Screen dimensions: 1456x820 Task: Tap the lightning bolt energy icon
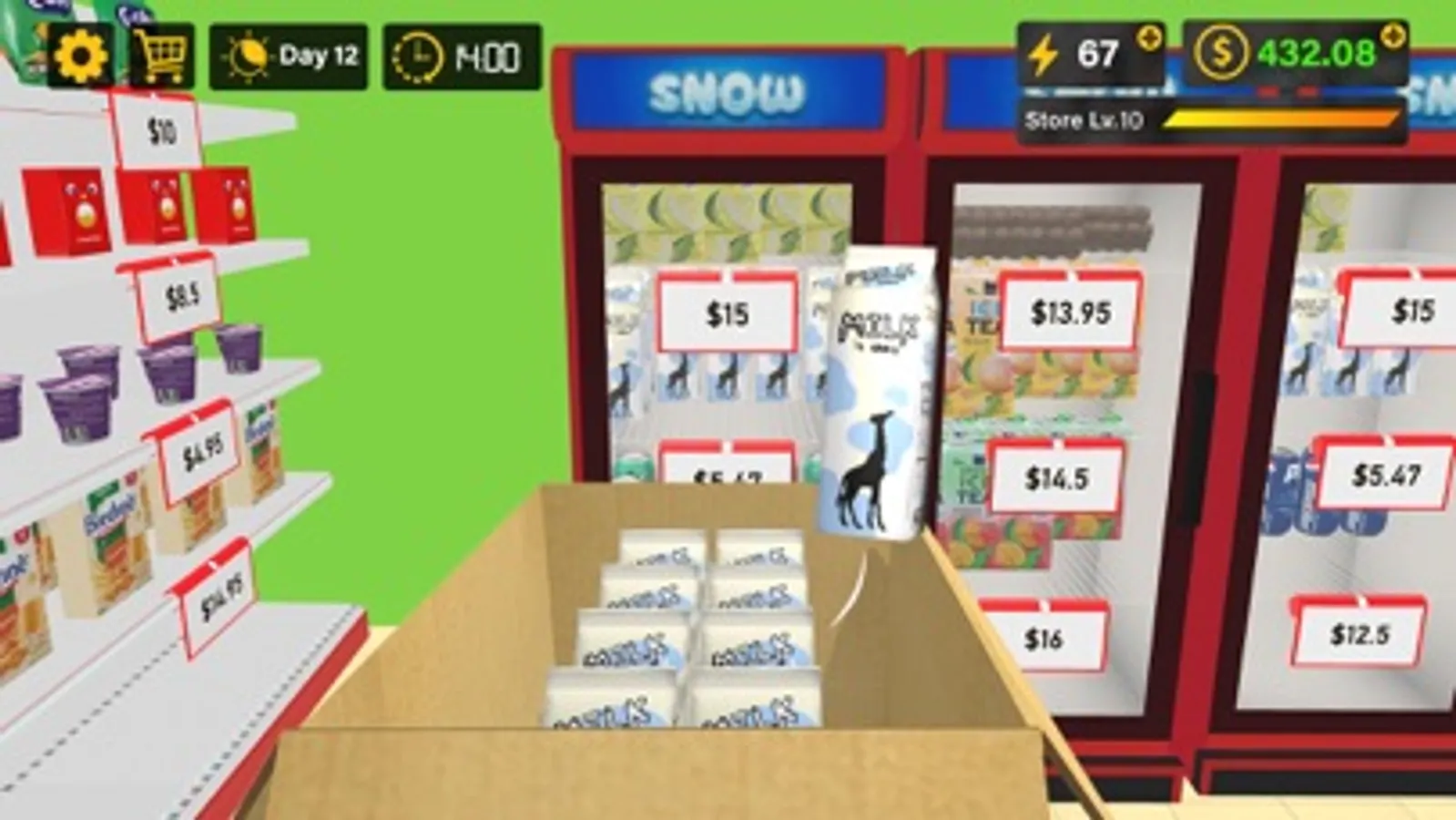1044,55
